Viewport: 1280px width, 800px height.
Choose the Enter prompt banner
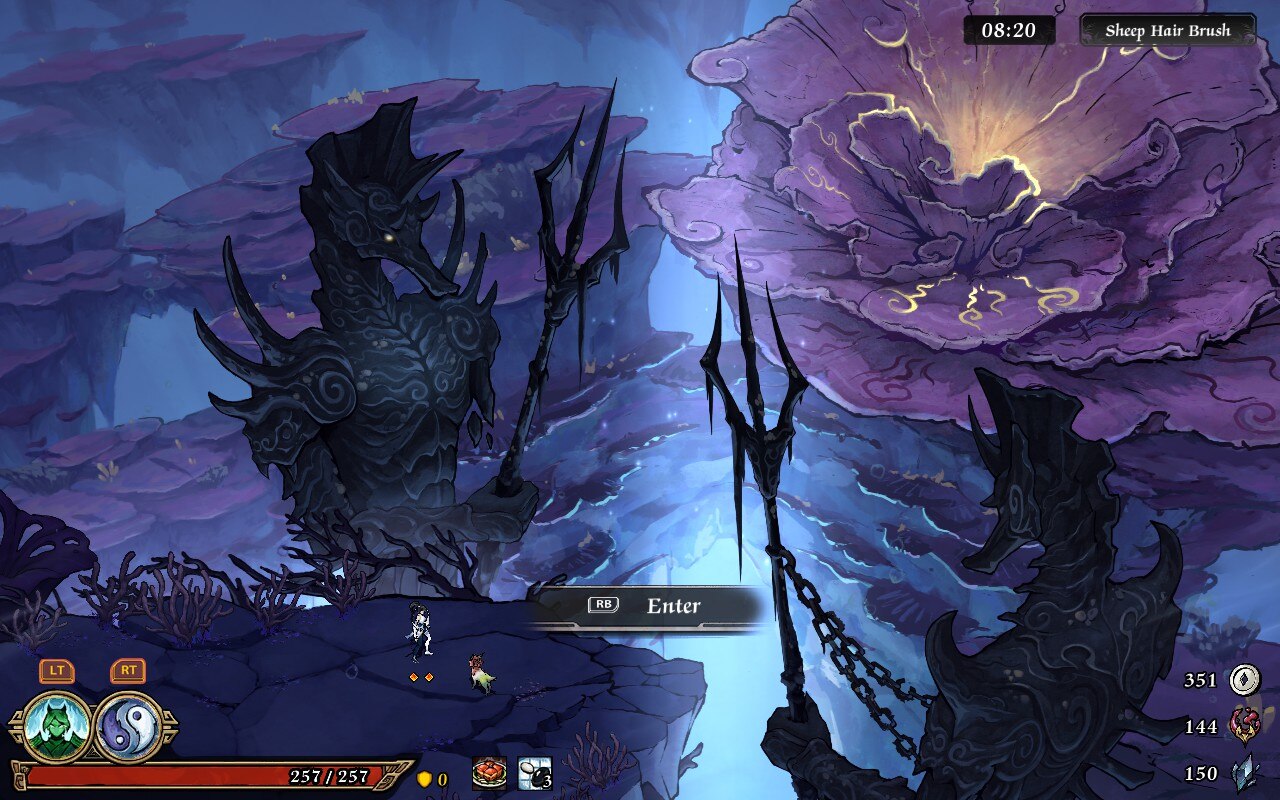pos(646,606)
